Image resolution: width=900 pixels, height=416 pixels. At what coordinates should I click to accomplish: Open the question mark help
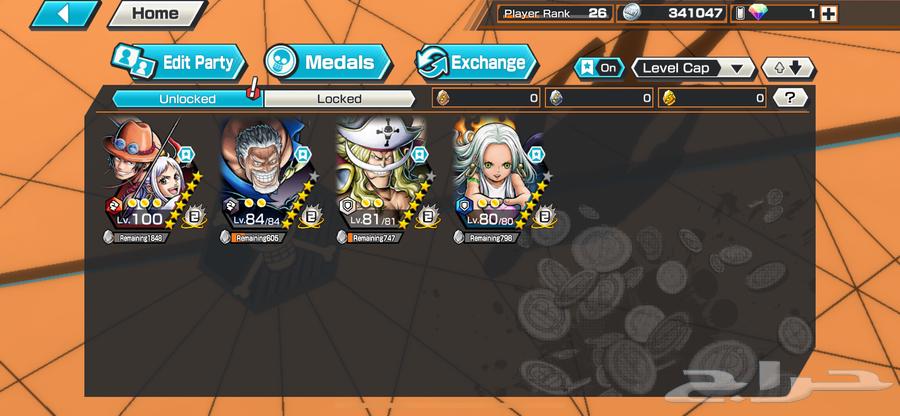(791, 98)
